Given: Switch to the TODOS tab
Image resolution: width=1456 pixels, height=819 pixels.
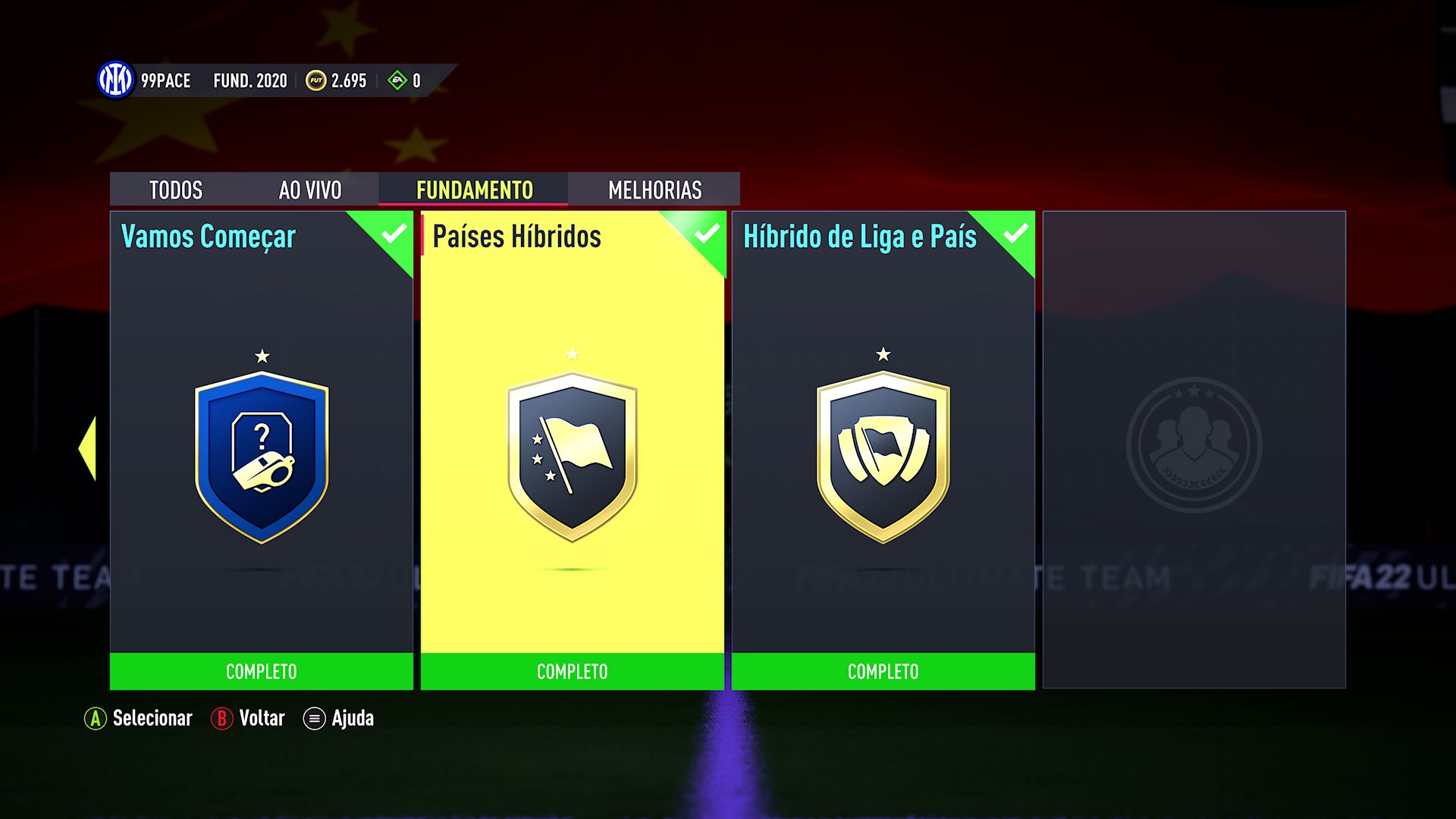Looking at the screenshot, I should click(x=176, y=190).
